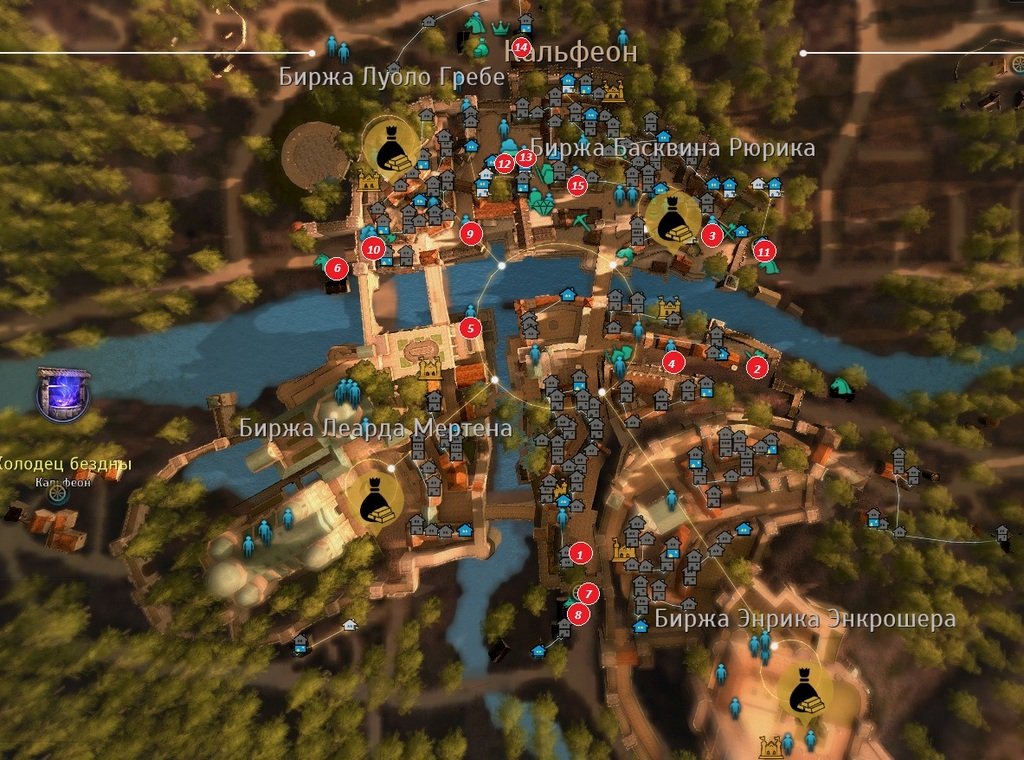
Task: Choose red map marker number 3
Action: click(712, 235)
